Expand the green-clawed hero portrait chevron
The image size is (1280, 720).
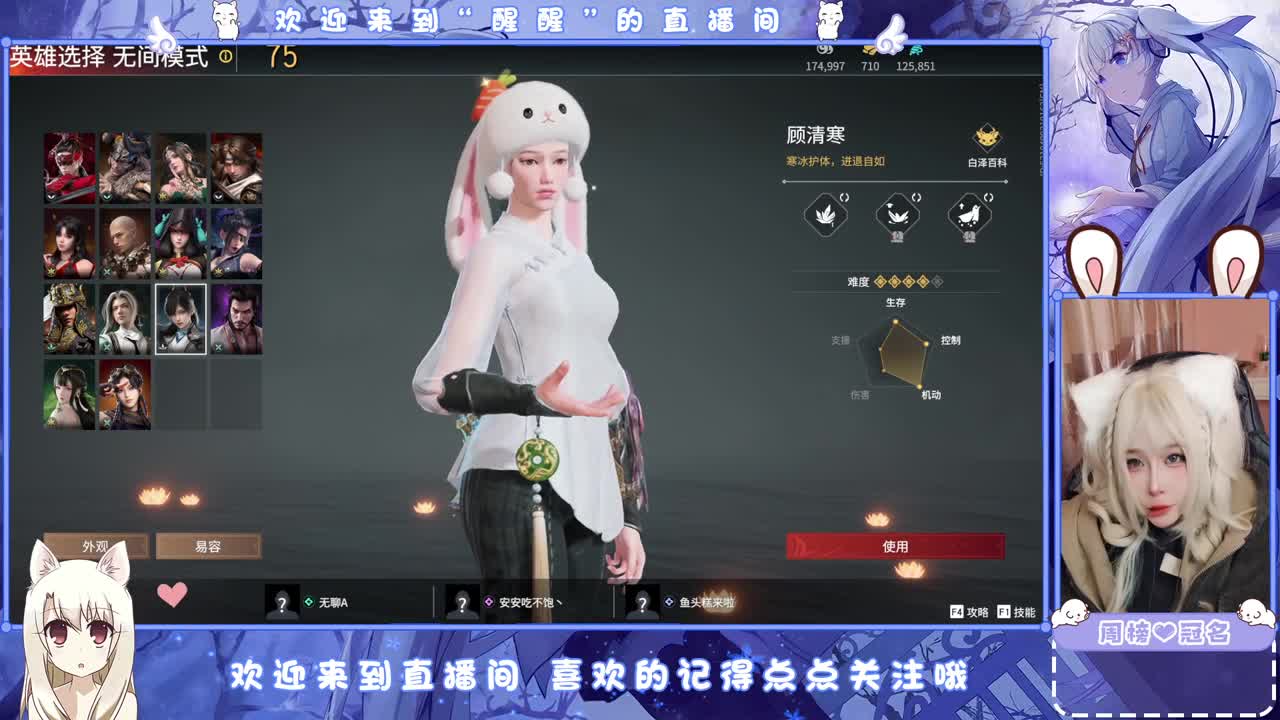[x=161, y=271]
